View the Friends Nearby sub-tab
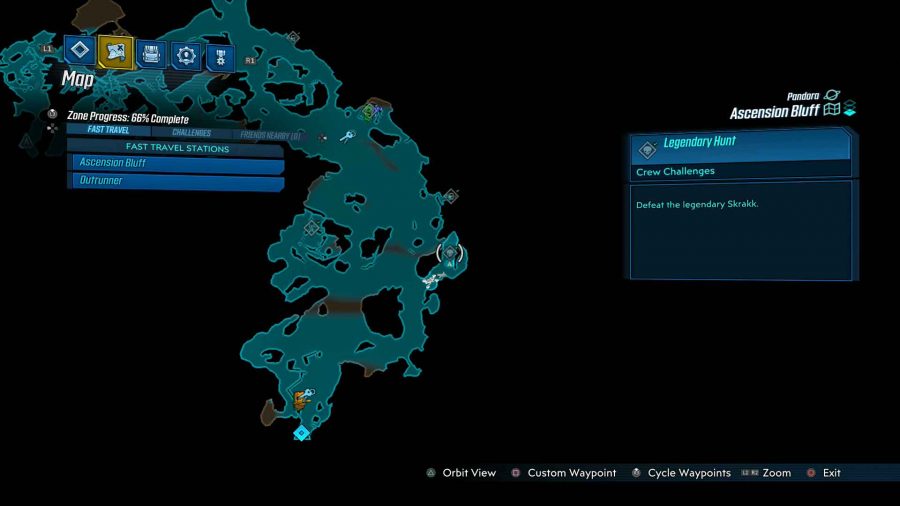Screen dimensions: 900x506 [x=268, y=134]
